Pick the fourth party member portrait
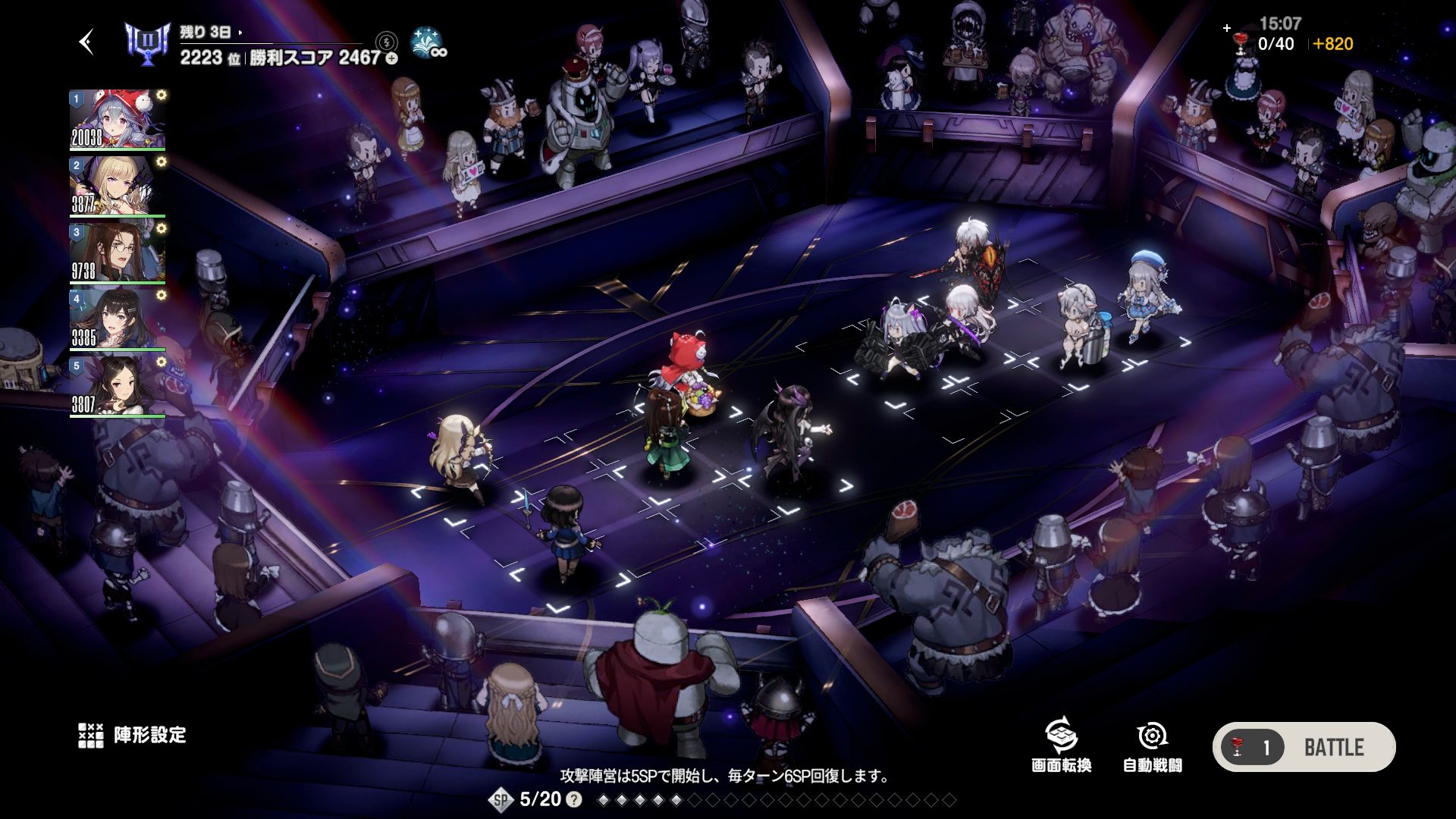Screen dimensions: 1456x819 pyautogui.click(x=117, y=320)
